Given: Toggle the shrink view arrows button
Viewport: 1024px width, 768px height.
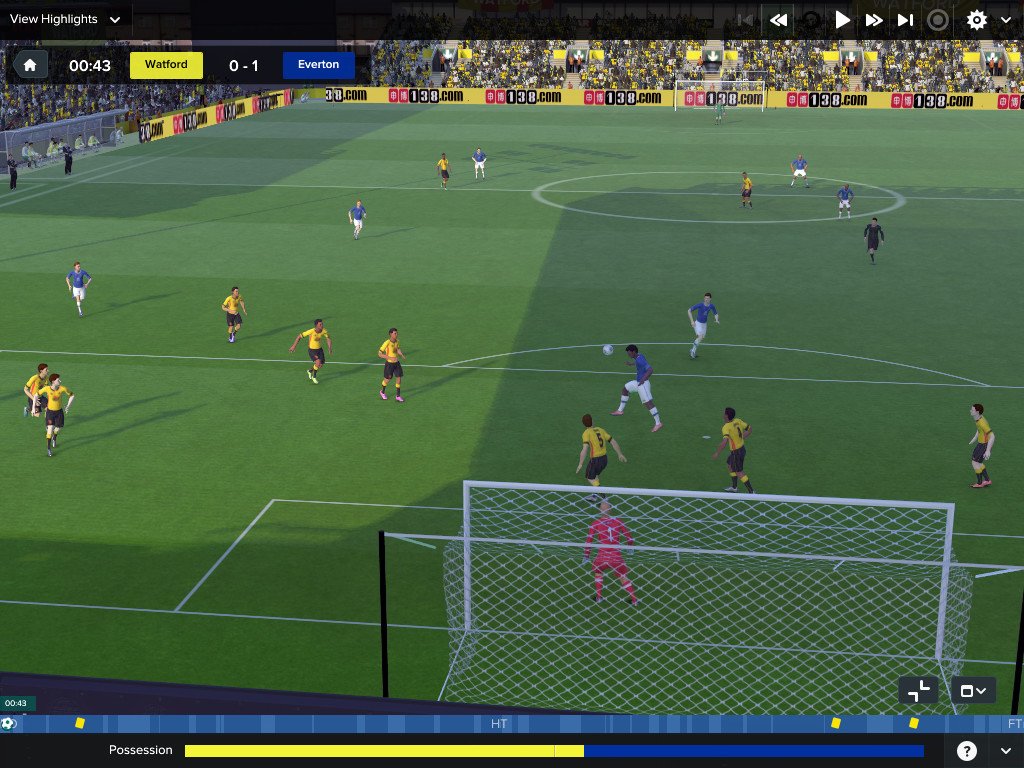Looking at the screenshot, I should pos(917,690).
